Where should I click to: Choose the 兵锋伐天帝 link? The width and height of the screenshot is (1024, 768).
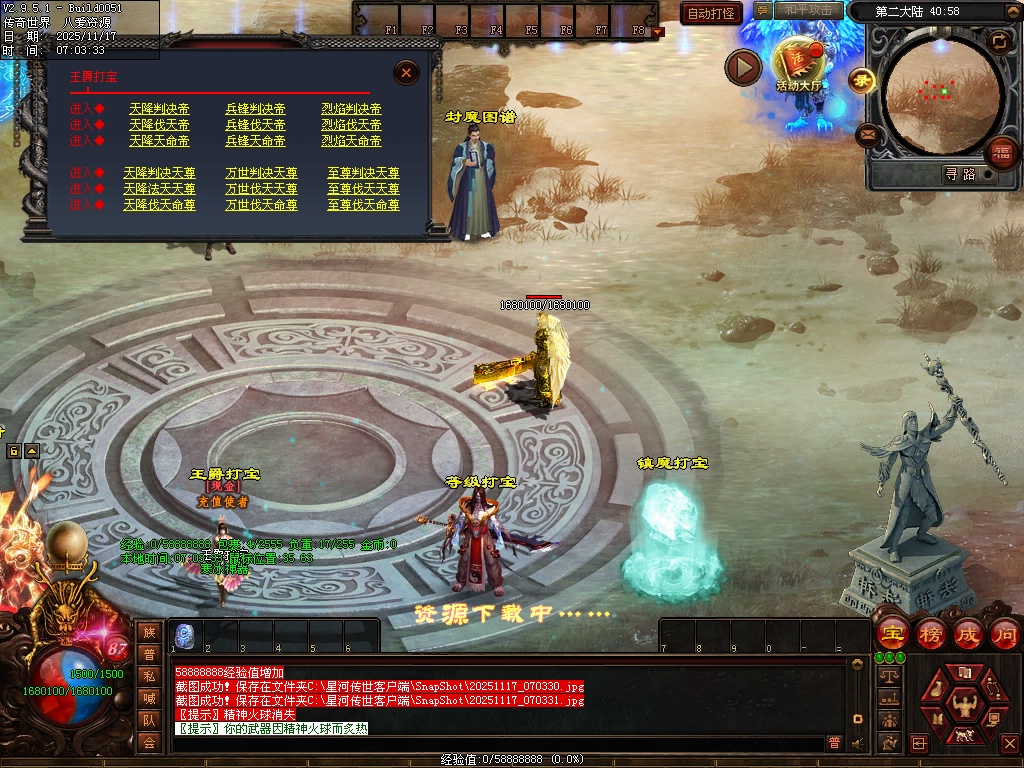click(x=255, y=125)
